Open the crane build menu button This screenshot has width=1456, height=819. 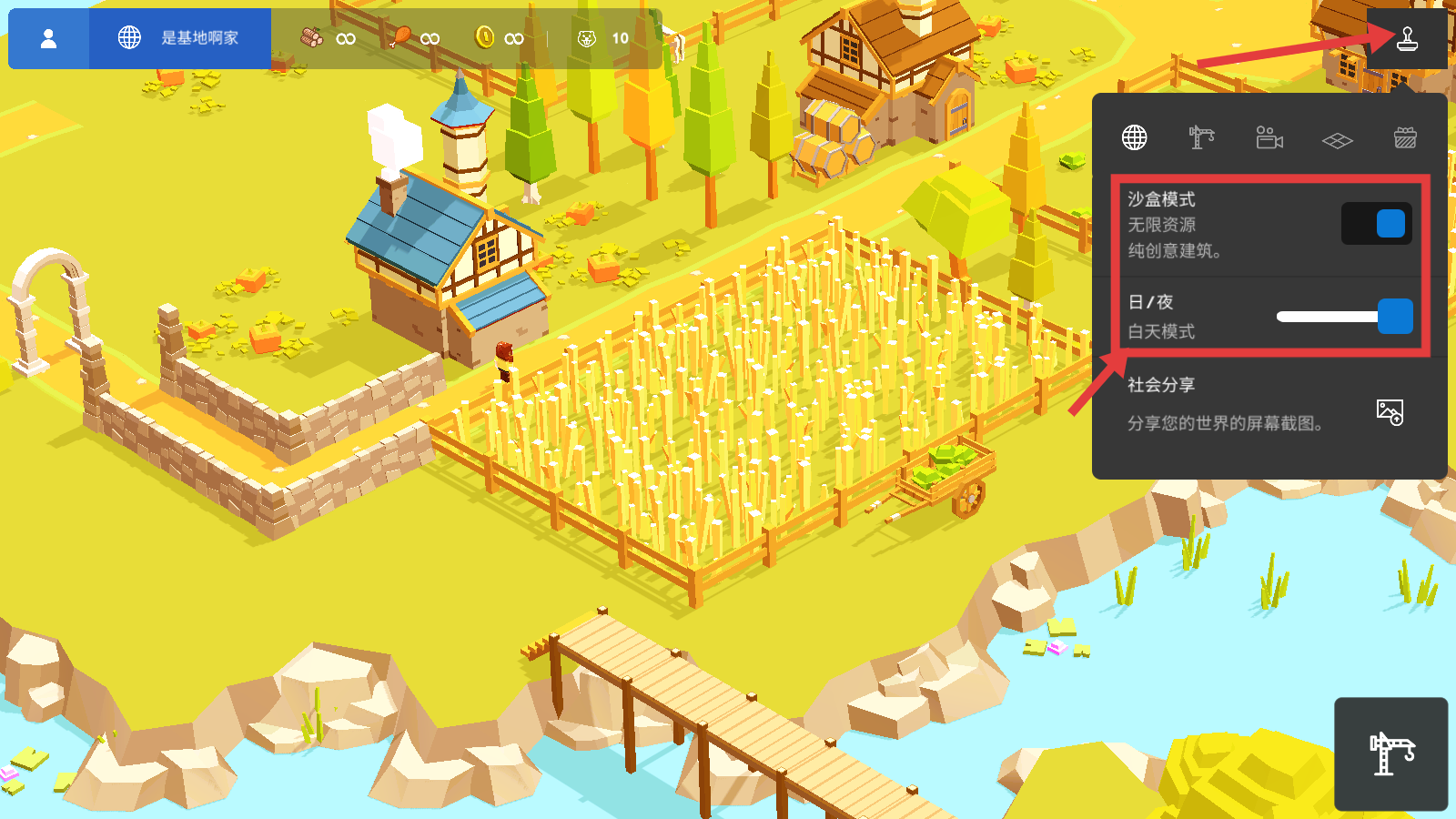pyautogui.click(x=1390, y=753)
